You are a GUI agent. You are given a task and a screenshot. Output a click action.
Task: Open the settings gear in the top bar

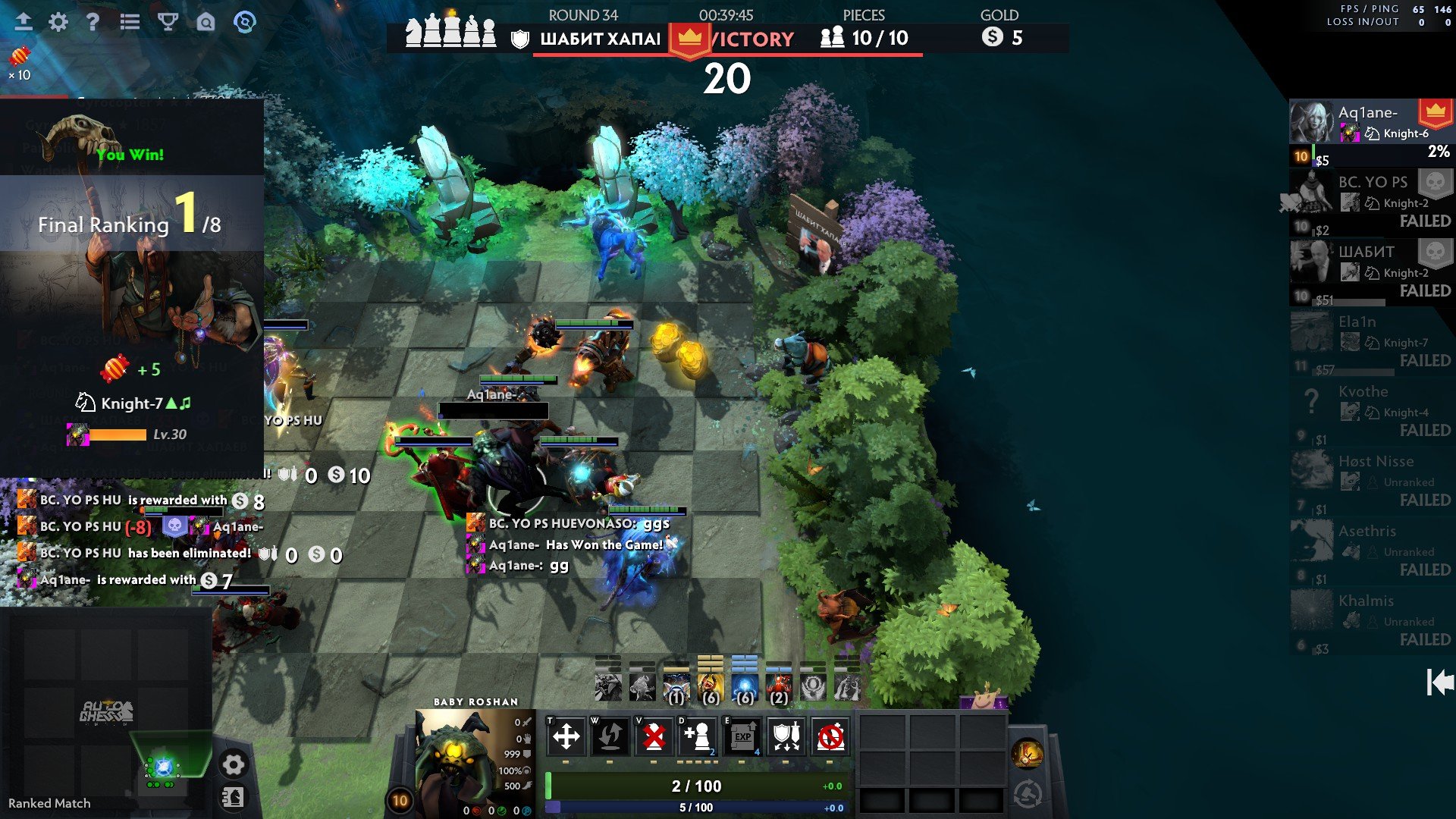(58, 22)
